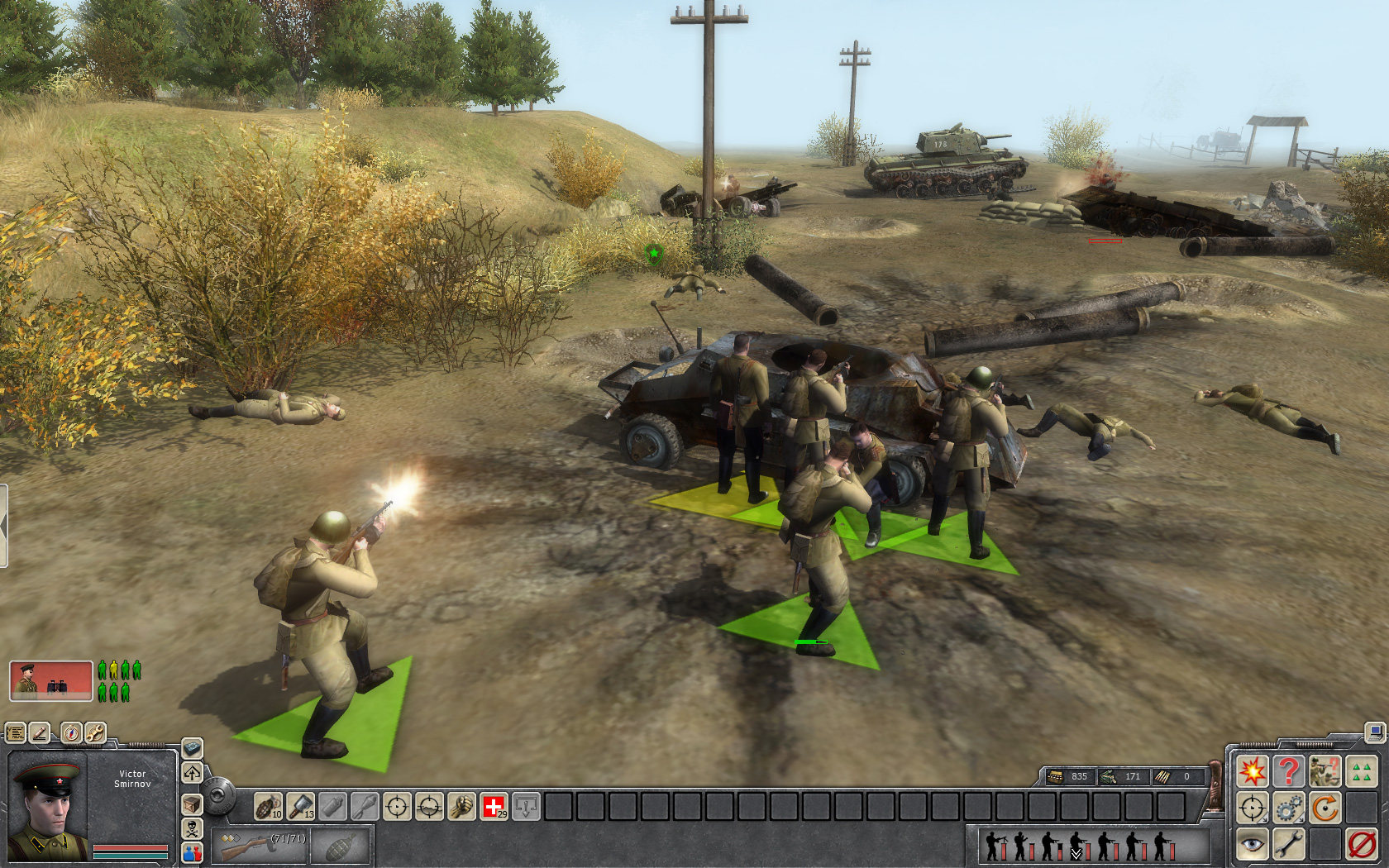
Task: Click the PPSh submachine gun weapon slot
Action: click(260, 845)
